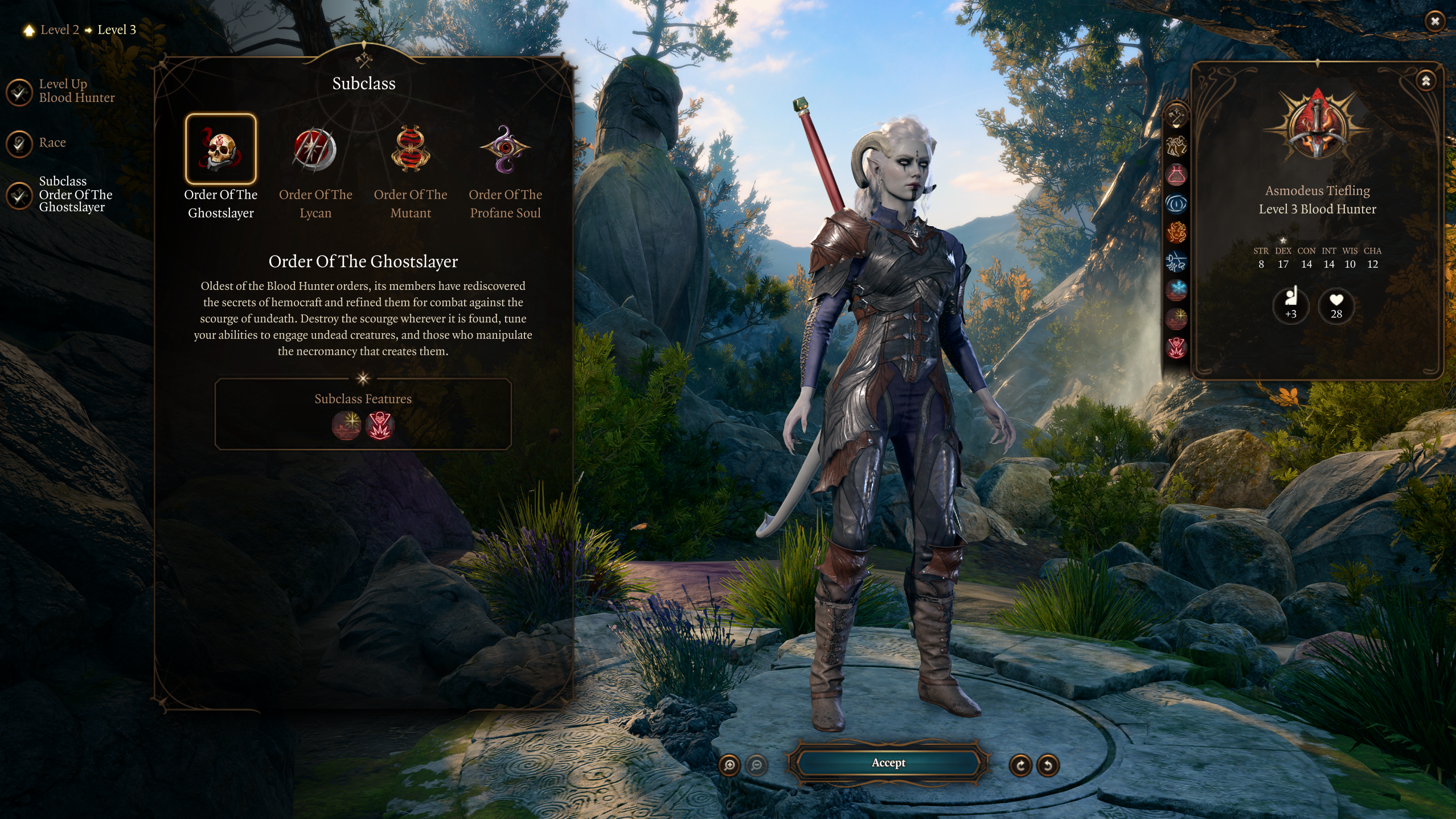
Task: Close the level up screen
Action: pos(1434,21)
